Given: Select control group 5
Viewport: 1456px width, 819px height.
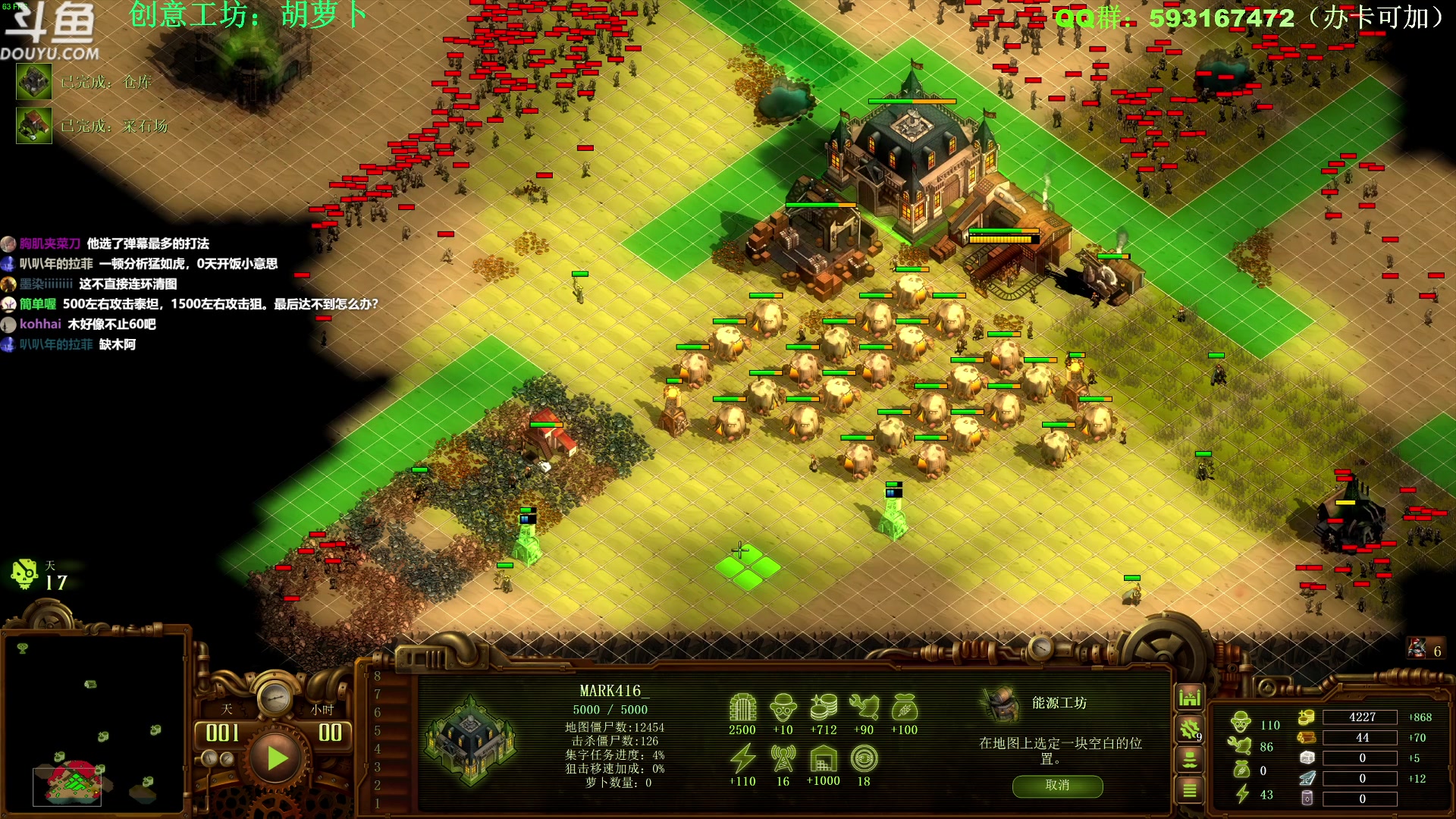Looking at the screenshot, I should [378, 731].
